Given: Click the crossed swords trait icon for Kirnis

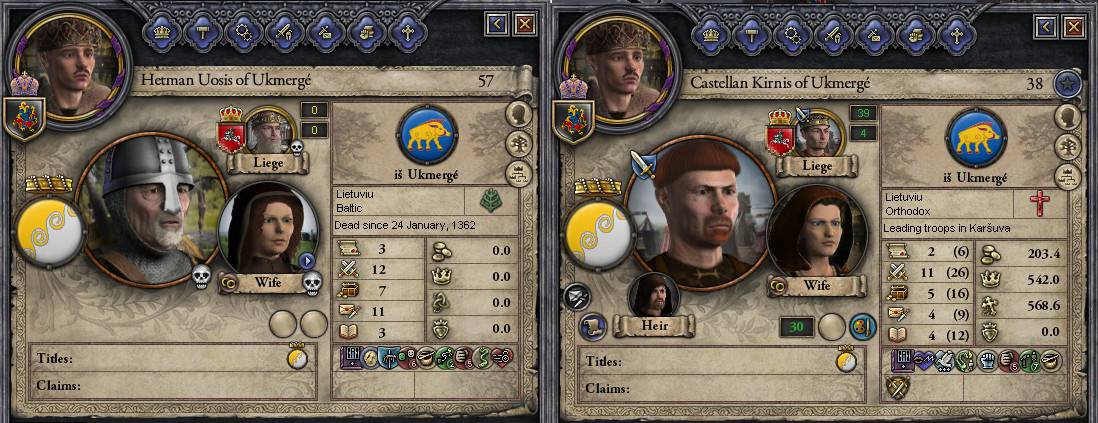Looking at the screenshot, I should (x=900, y=388).
